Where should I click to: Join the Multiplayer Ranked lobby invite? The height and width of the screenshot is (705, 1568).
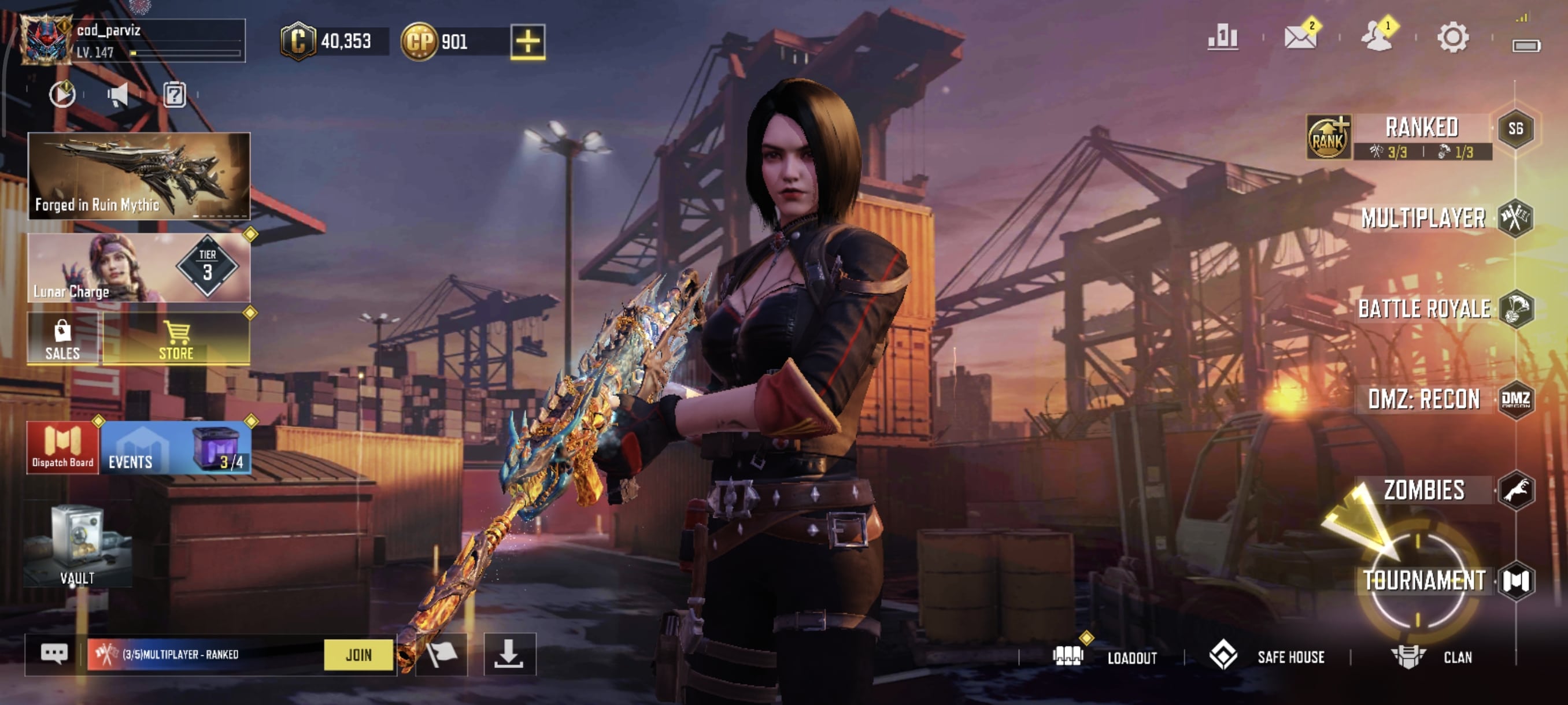click(358, 655)
